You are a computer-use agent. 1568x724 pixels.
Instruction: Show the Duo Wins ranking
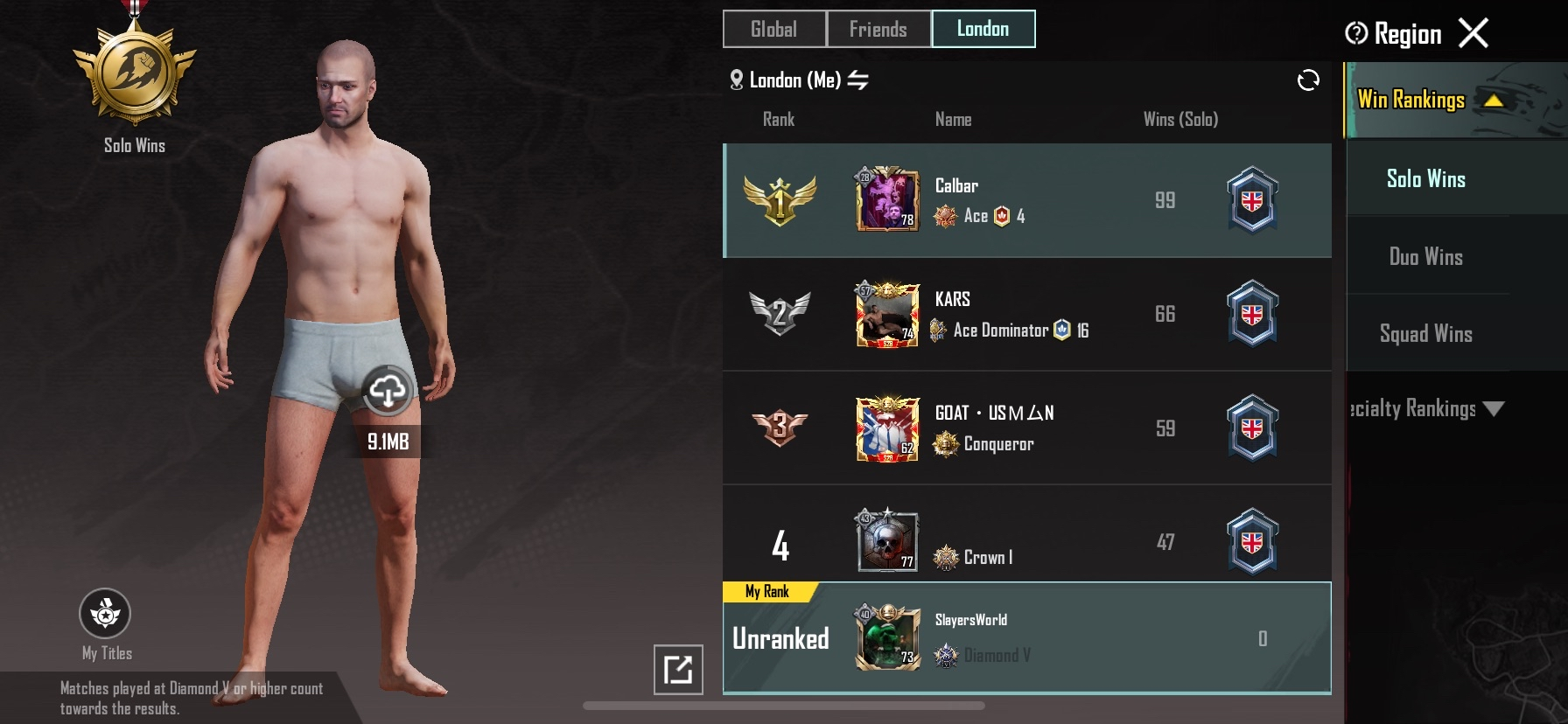click(1425, 256)
